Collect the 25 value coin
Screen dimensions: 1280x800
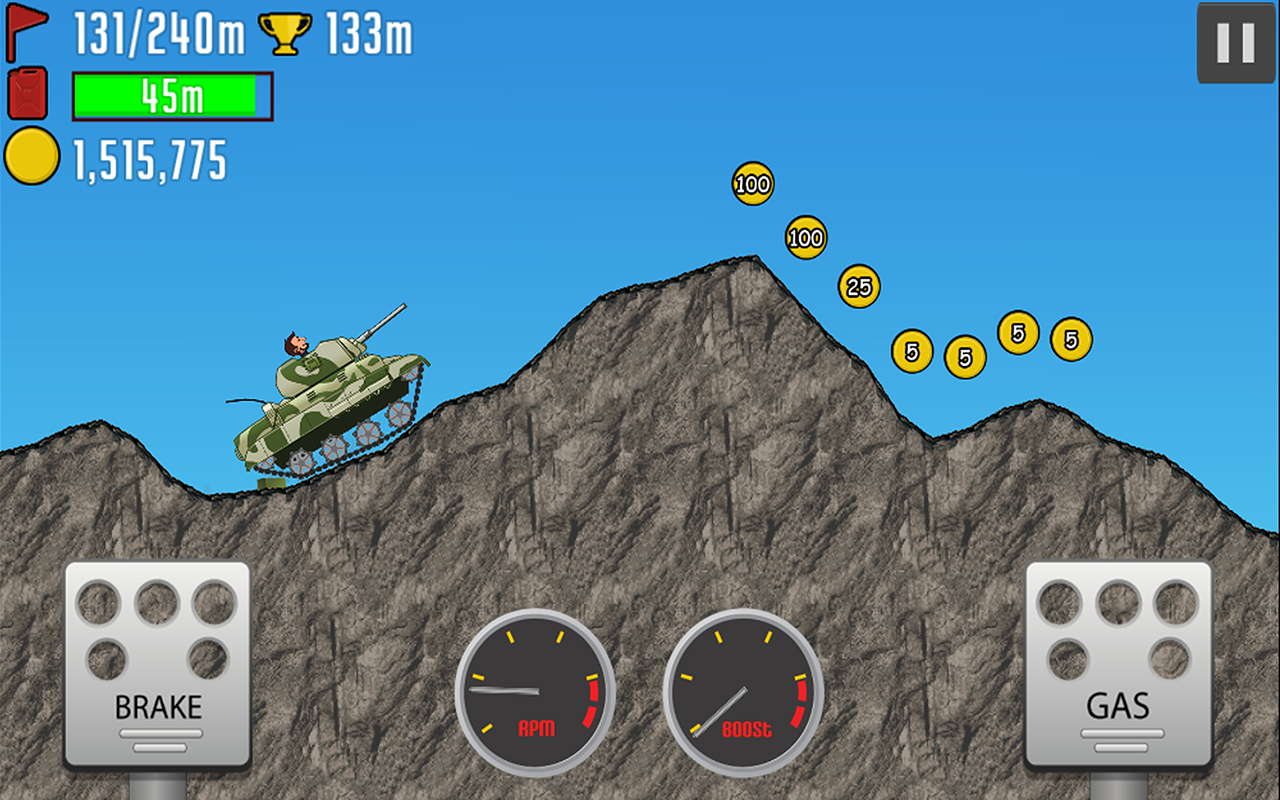(858, 287)
